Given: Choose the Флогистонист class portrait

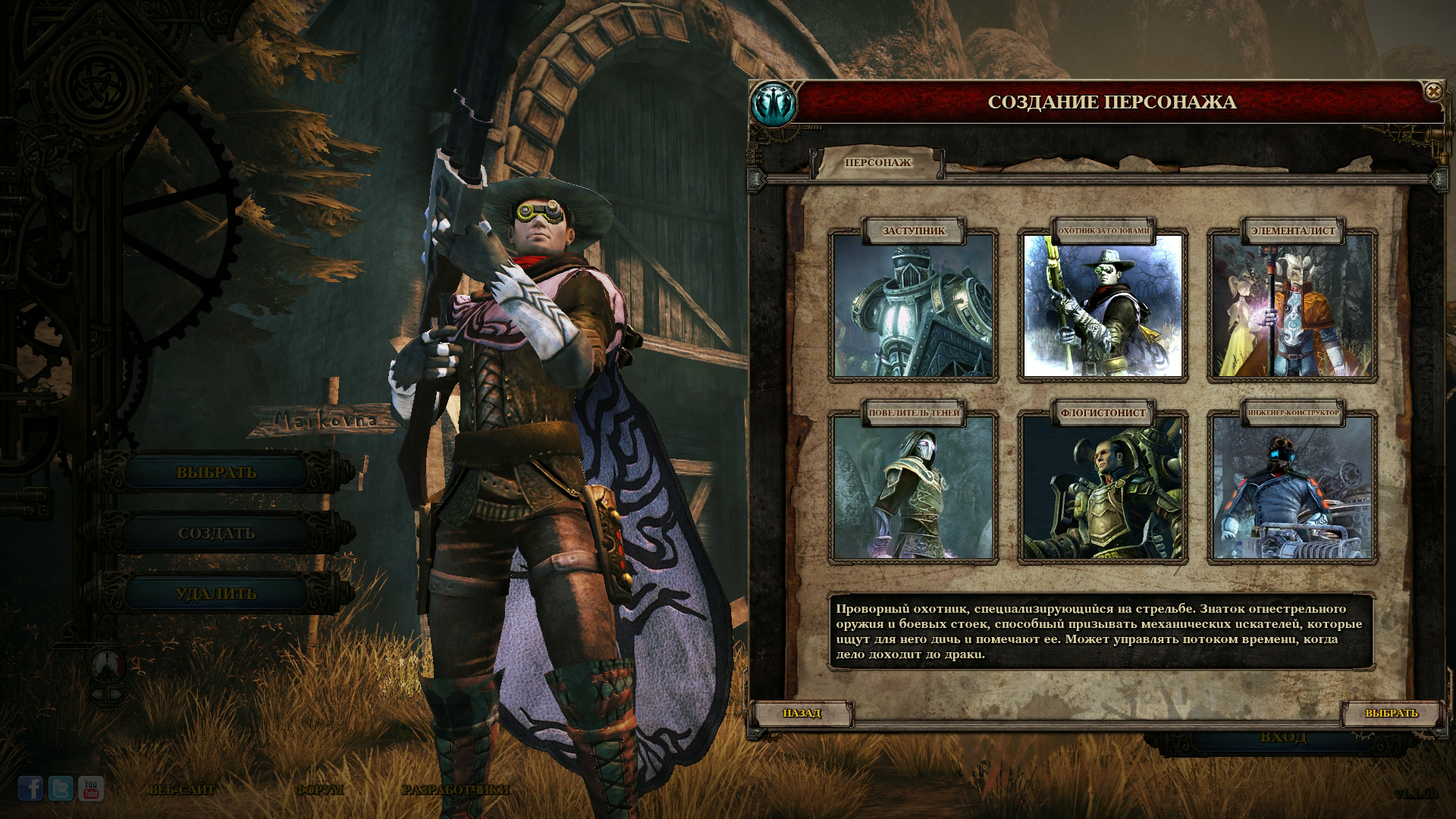Looking at the screenshot, I should click(x=1103, y=487).
